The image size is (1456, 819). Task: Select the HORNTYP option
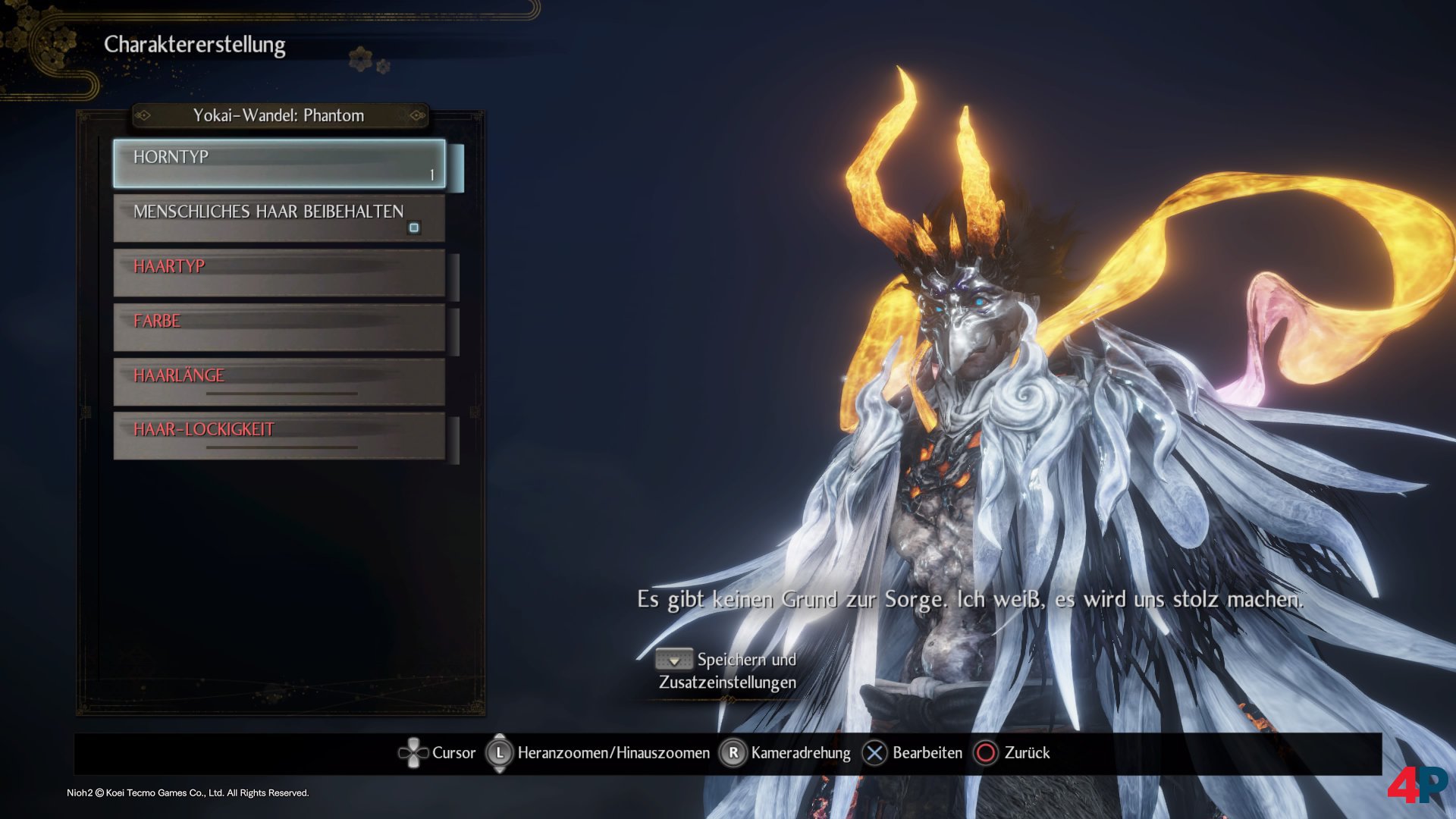coord(279,163)
